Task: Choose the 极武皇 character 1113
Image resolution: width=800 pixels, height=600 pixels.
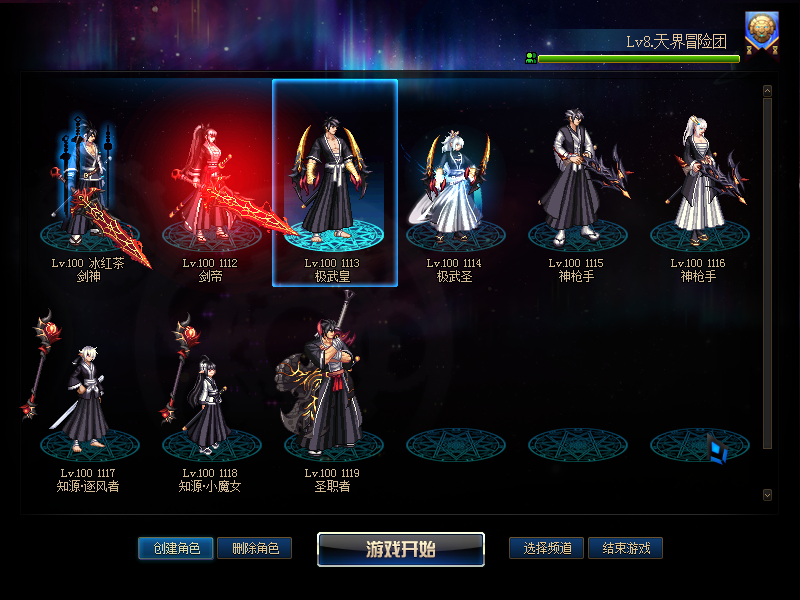Action: tap(335, 185)
